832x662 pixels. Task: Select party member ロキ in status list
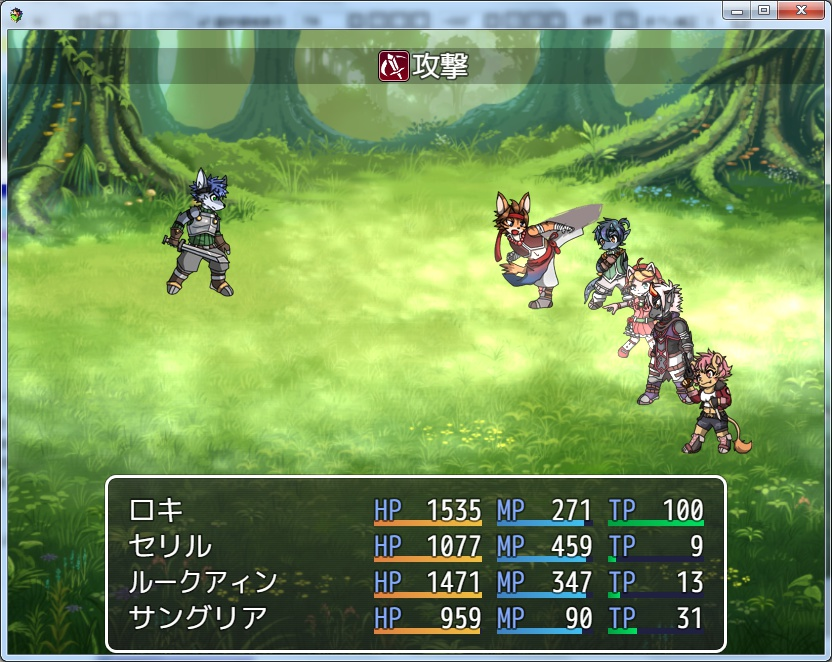[157, 510]
